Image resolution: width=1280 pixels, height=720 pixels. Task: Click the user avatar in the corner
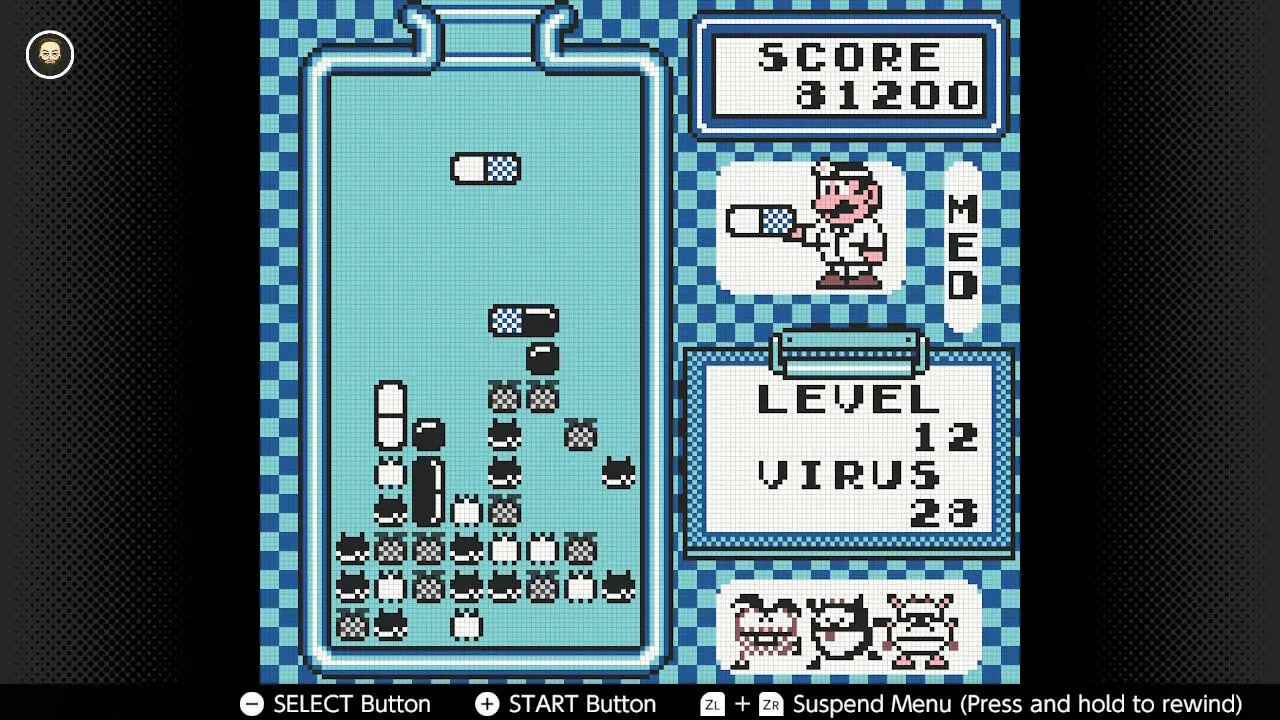click(48, 55)
